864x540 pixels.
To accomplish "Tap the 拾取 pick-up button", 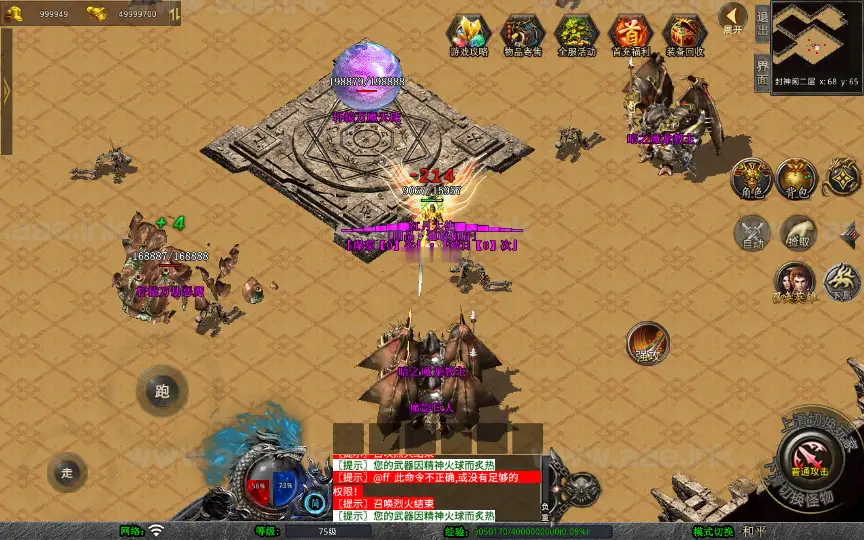I will coord(799,233).
